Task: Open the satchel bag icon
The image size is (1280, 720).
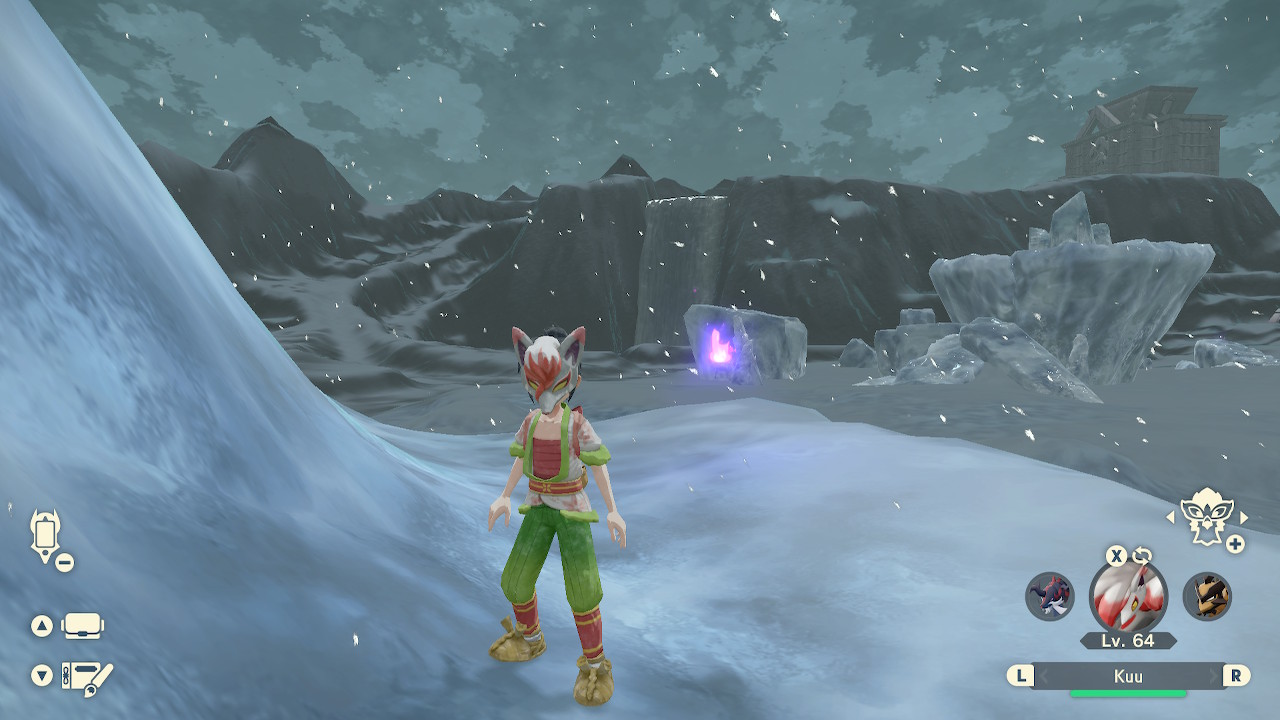Action: pyautogui.click(x=83, y=627)
